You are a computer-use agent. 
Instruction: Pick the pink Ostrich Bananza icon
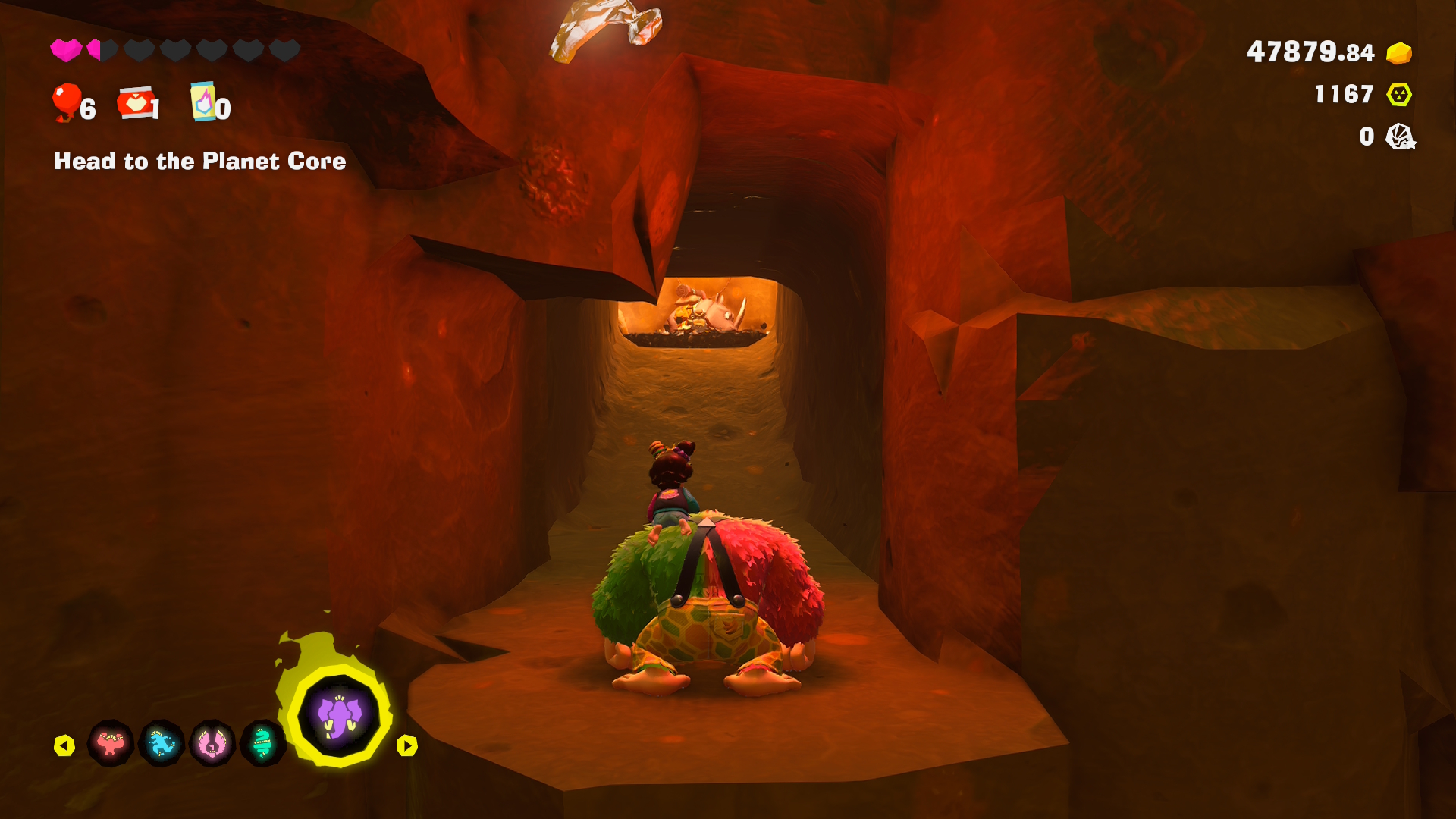tap(212, 744)
